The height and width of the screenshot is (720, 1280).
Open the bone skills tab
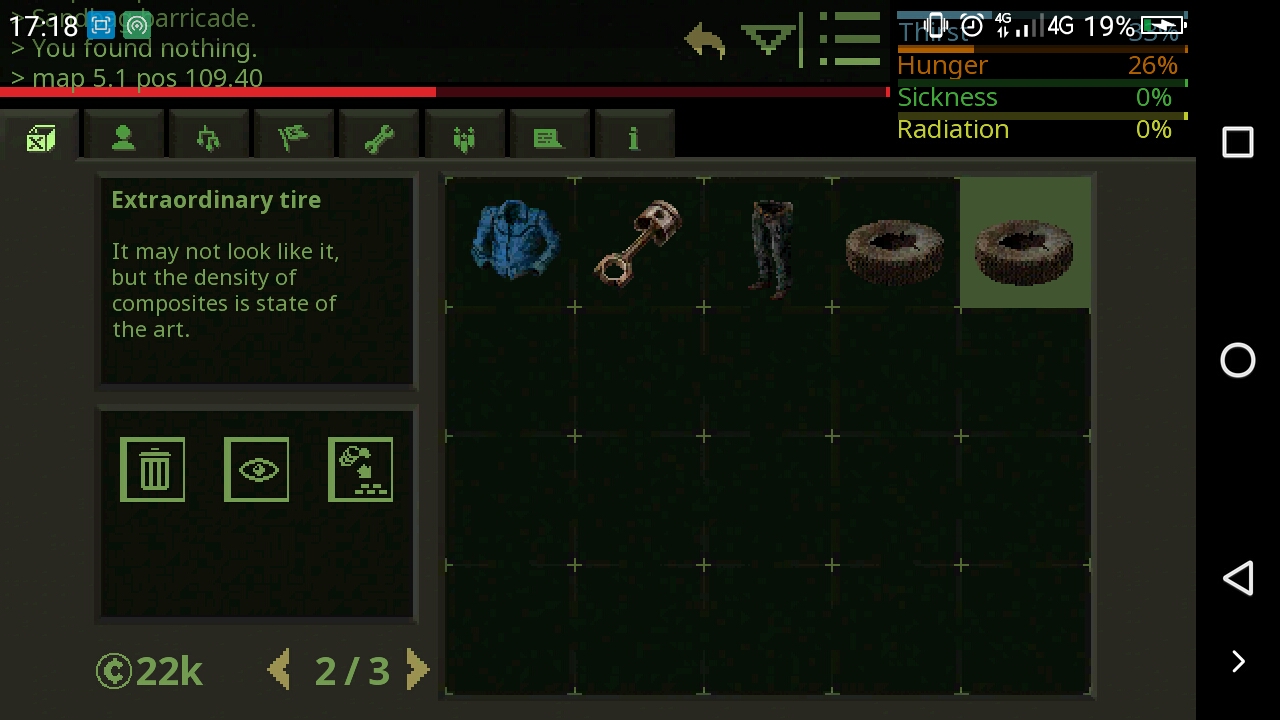[x=380, y=134]
